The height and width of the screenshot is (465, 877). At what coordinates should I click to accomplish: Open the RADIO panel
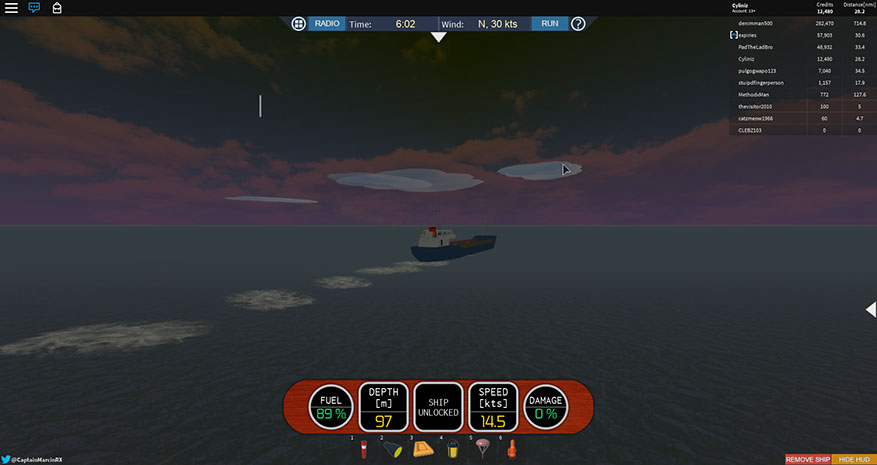click(326, 23)
